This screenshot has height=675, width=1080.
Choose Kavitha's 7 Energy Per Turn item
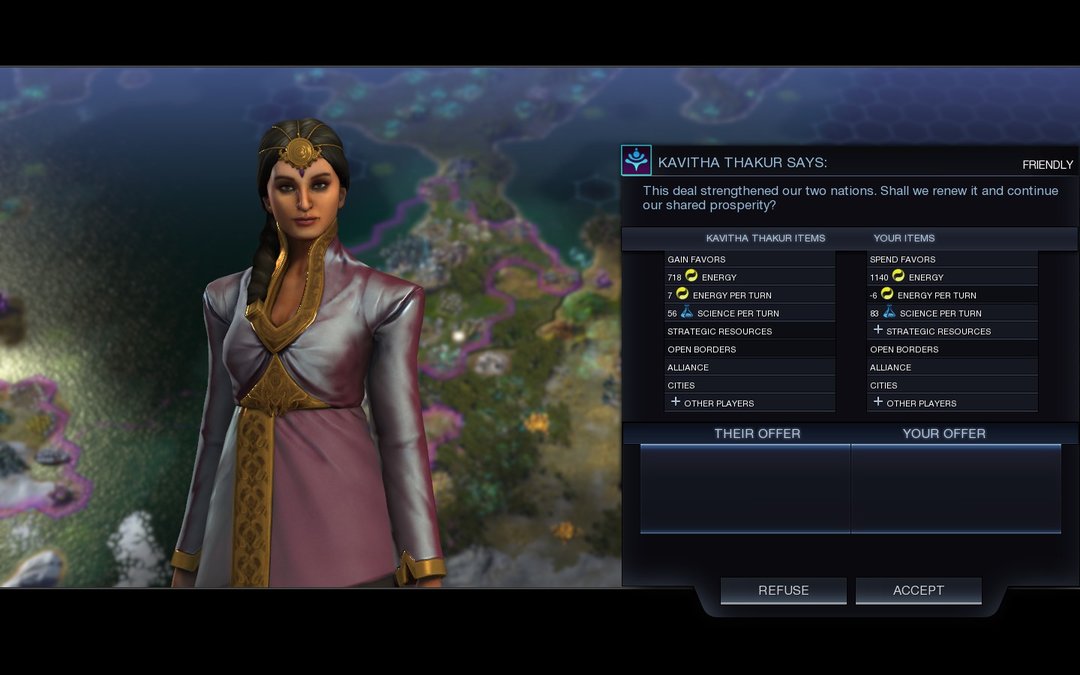[x=749, y=295]
